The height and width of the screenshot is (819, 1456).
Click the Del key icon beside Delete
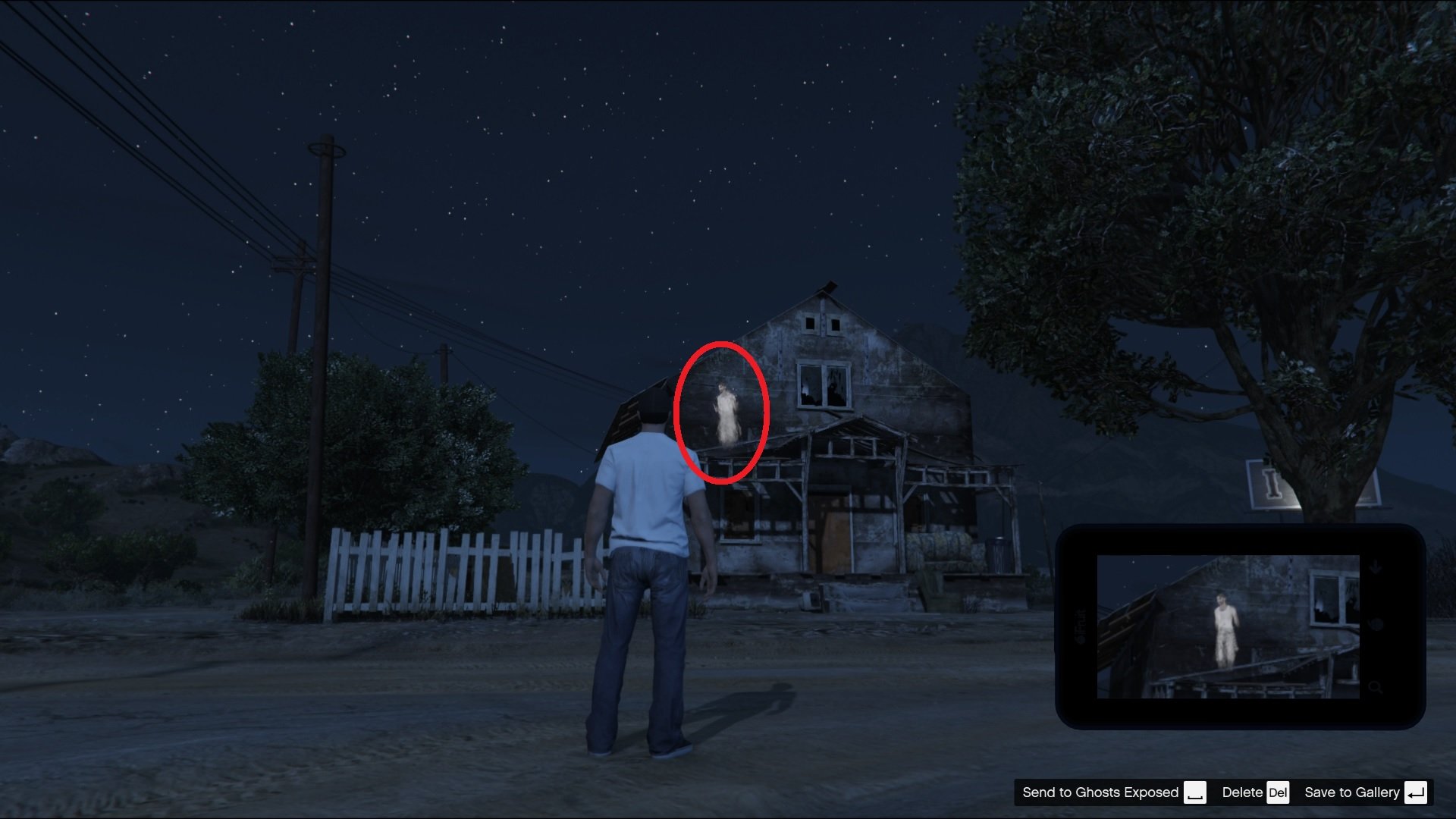pyautogui.click(x=1279, y=792)
